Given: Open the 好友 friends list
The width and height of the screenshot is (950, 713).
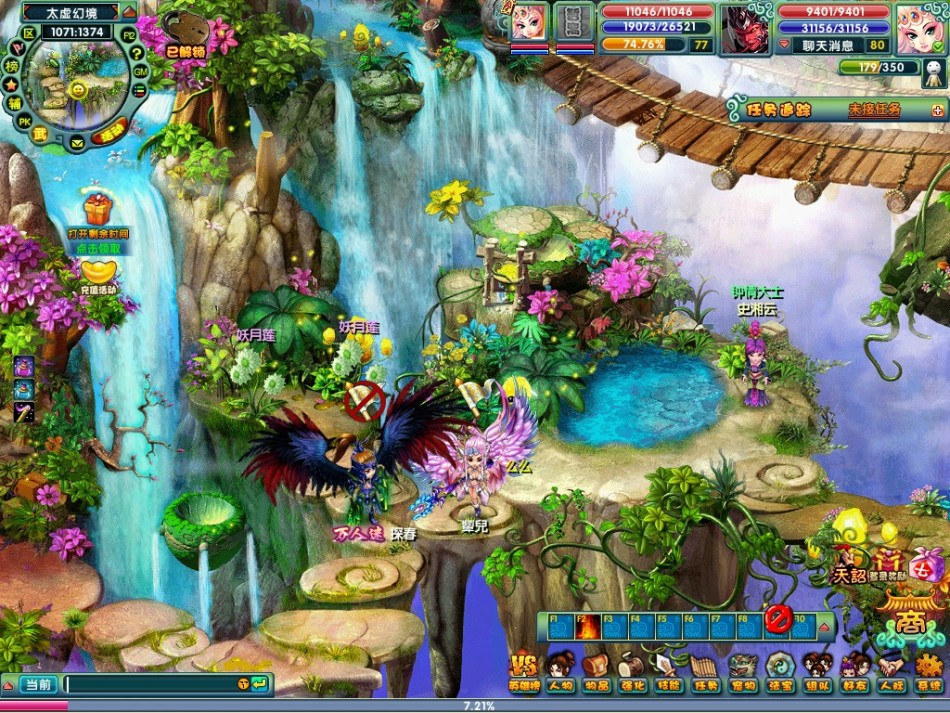Looking at the screenshot, I should [x=854, y=668].
